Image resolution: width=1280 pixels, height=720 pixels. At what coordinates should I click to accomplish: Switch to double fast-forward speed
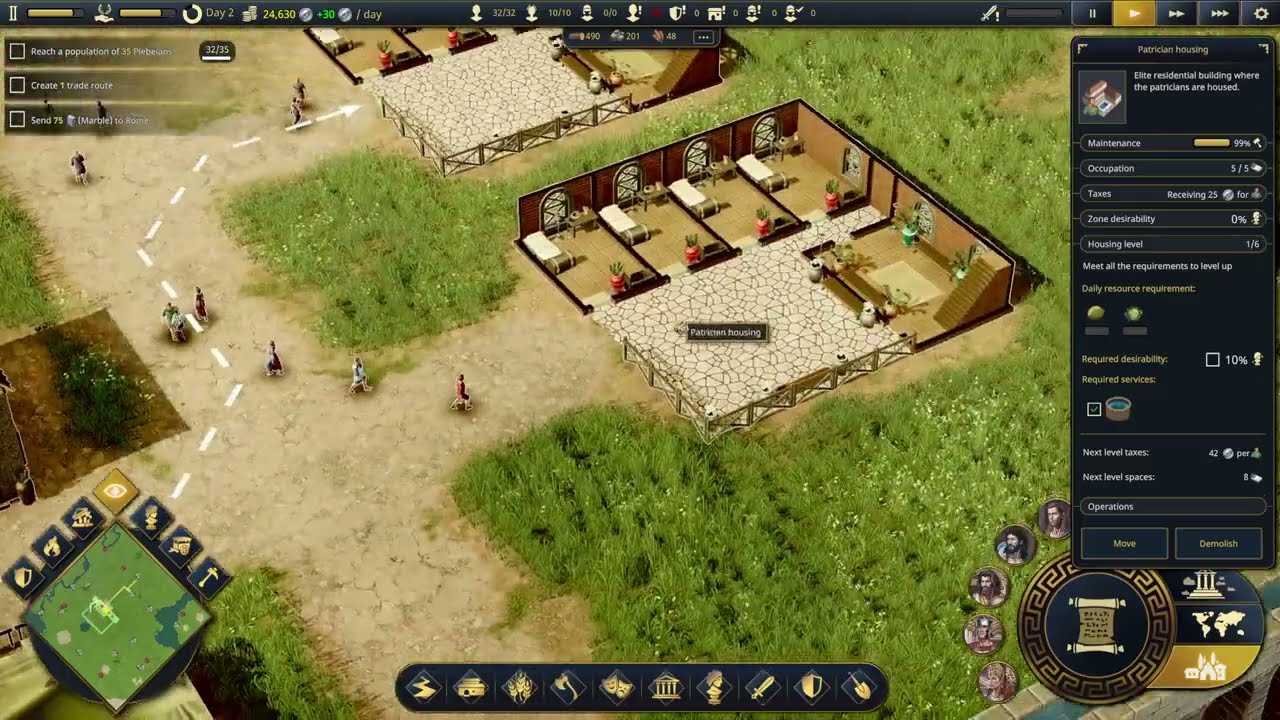(1176, 14)
